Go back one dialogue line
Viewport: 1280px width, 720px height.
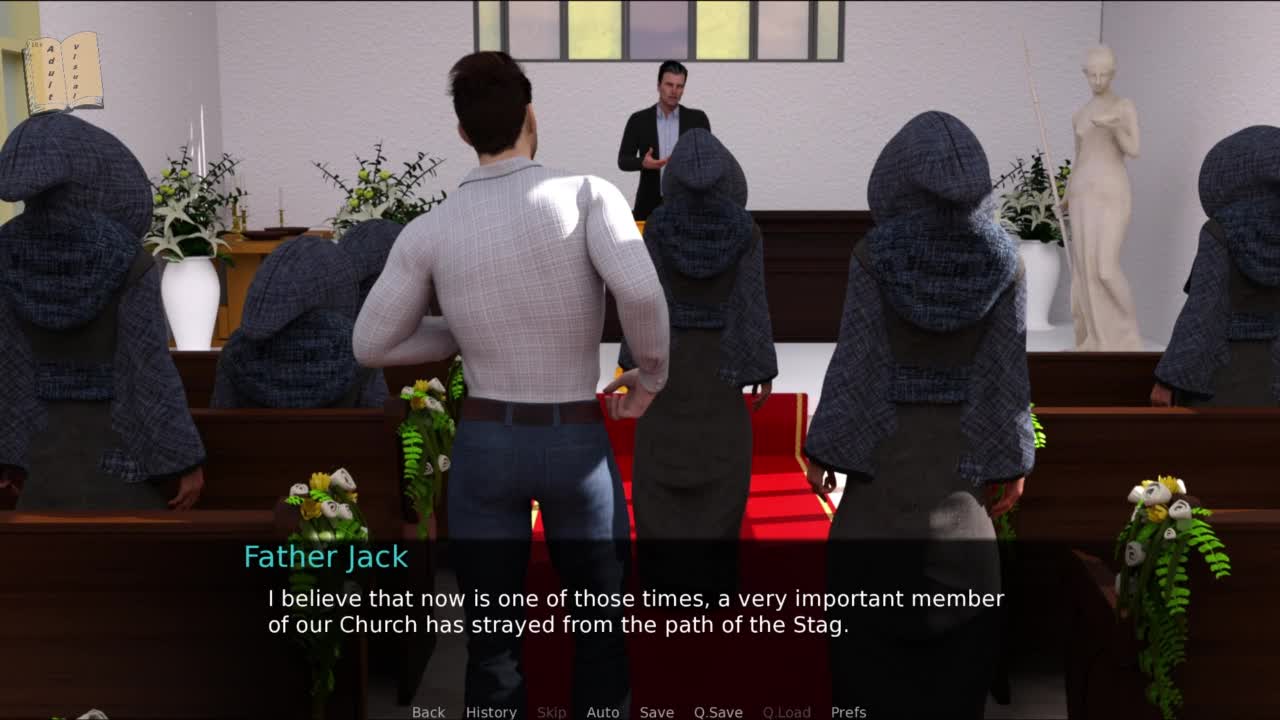pos(428,712)
